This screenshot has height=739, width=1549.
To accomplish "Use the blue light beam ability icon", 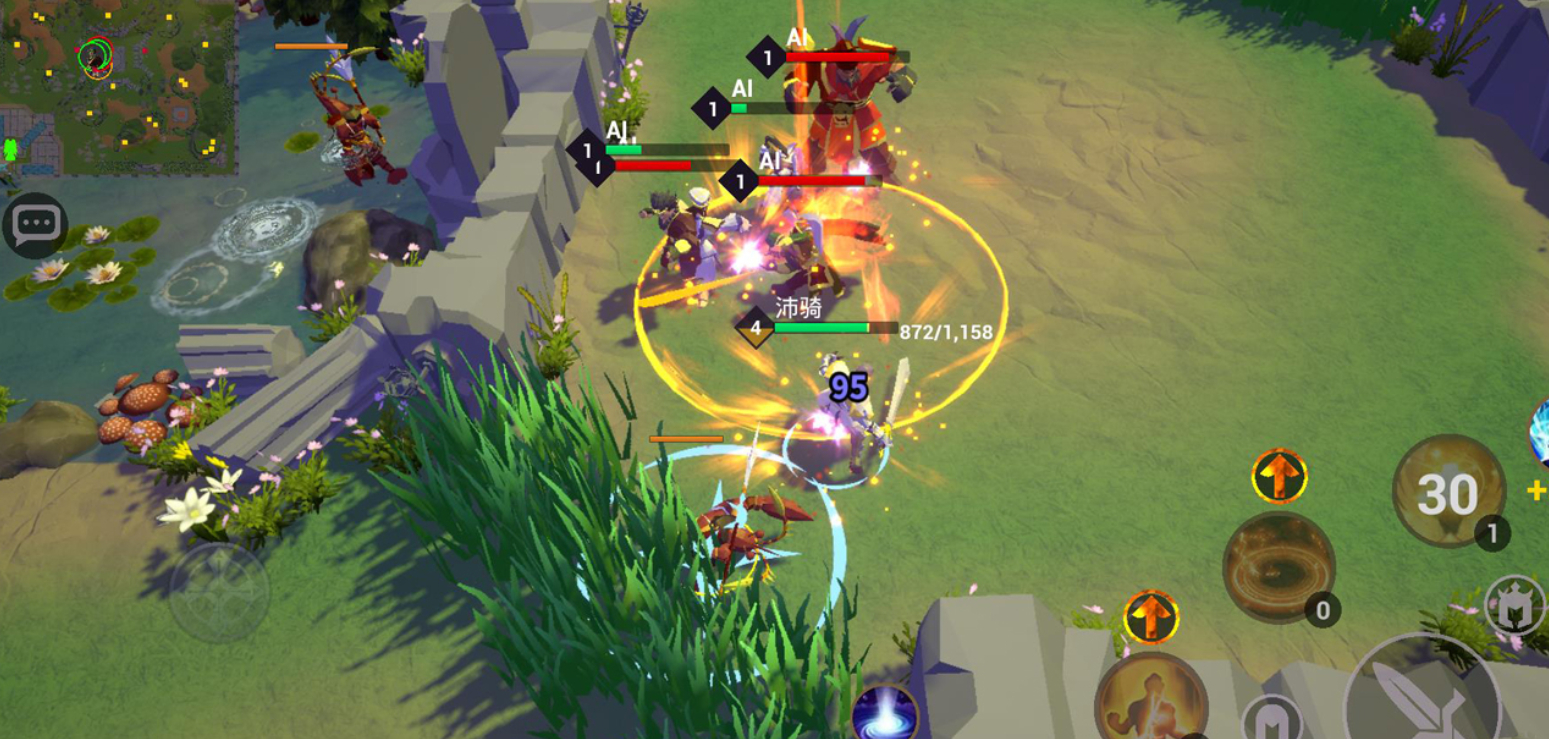I will (x=885, y=713).
